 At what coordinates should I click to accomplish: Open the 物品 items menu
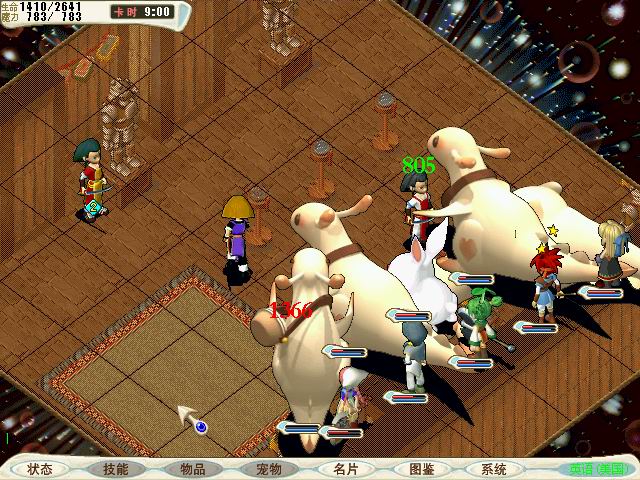click(x=193, y=469)
